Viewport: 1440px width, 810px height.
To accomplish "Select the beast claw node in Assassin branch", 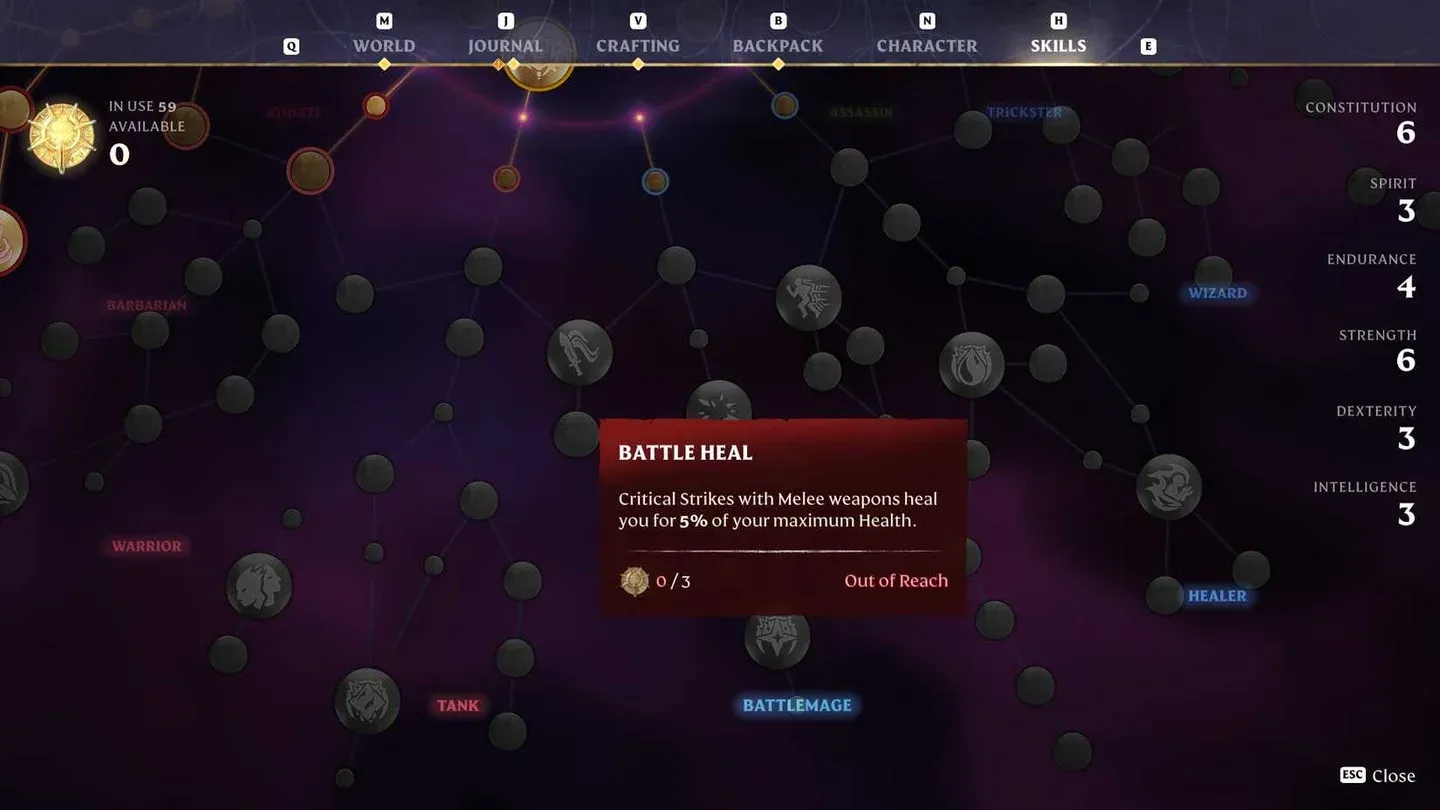I will [x=809, y=297].
